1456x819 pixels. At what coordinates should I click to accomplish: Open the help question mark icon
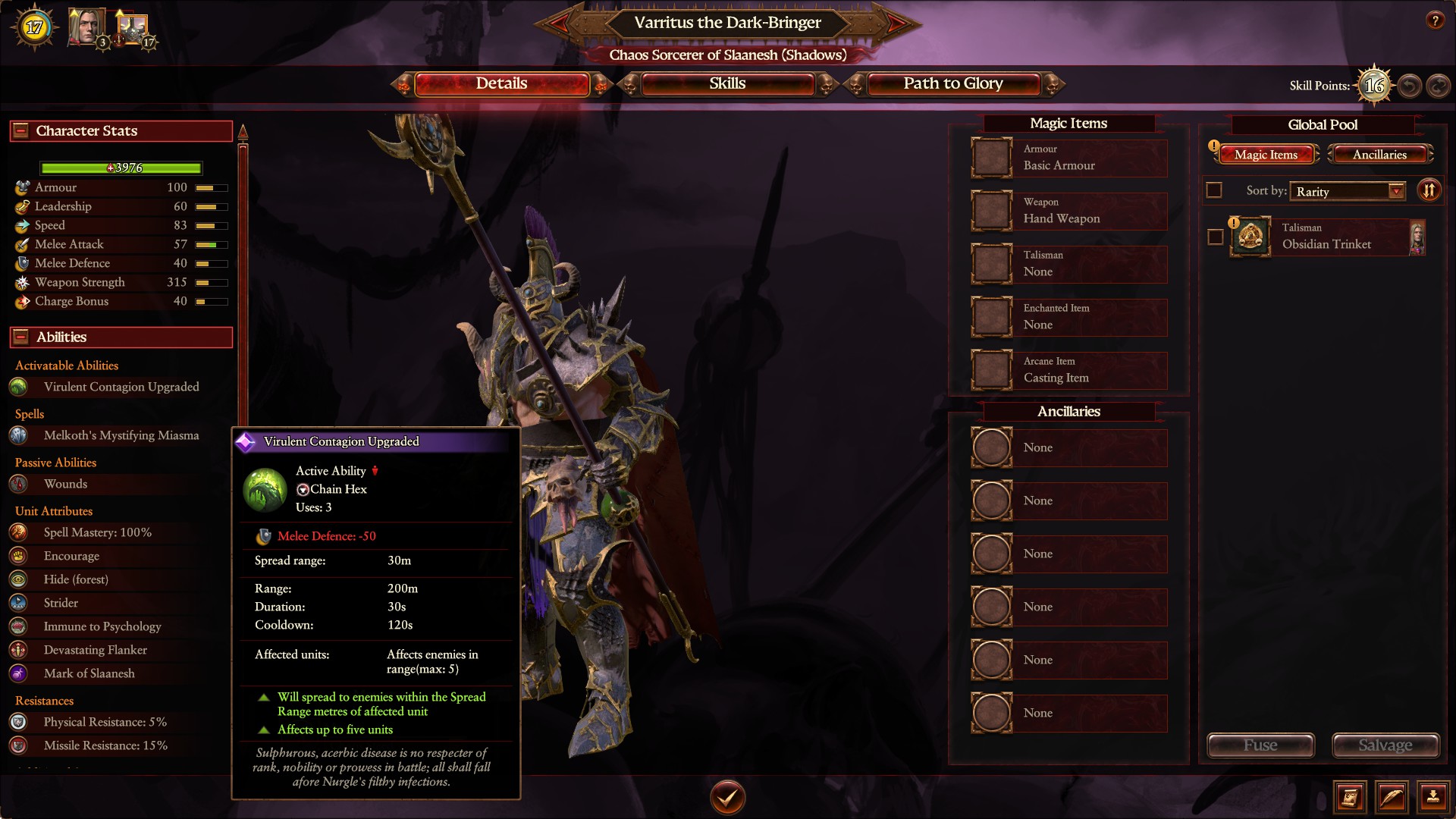[x=1436, y=21]
